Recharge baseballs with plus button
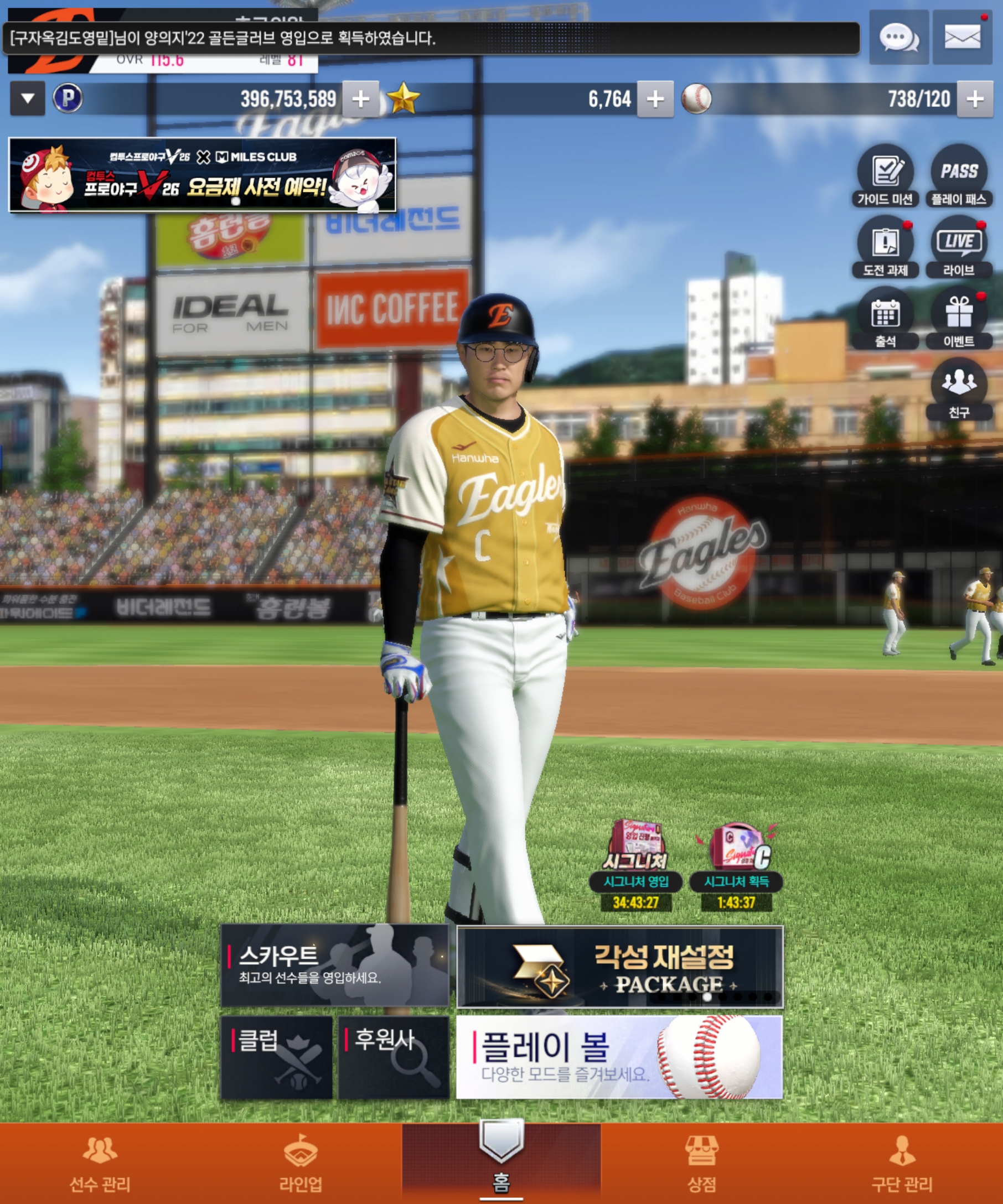 coord(974,99)
